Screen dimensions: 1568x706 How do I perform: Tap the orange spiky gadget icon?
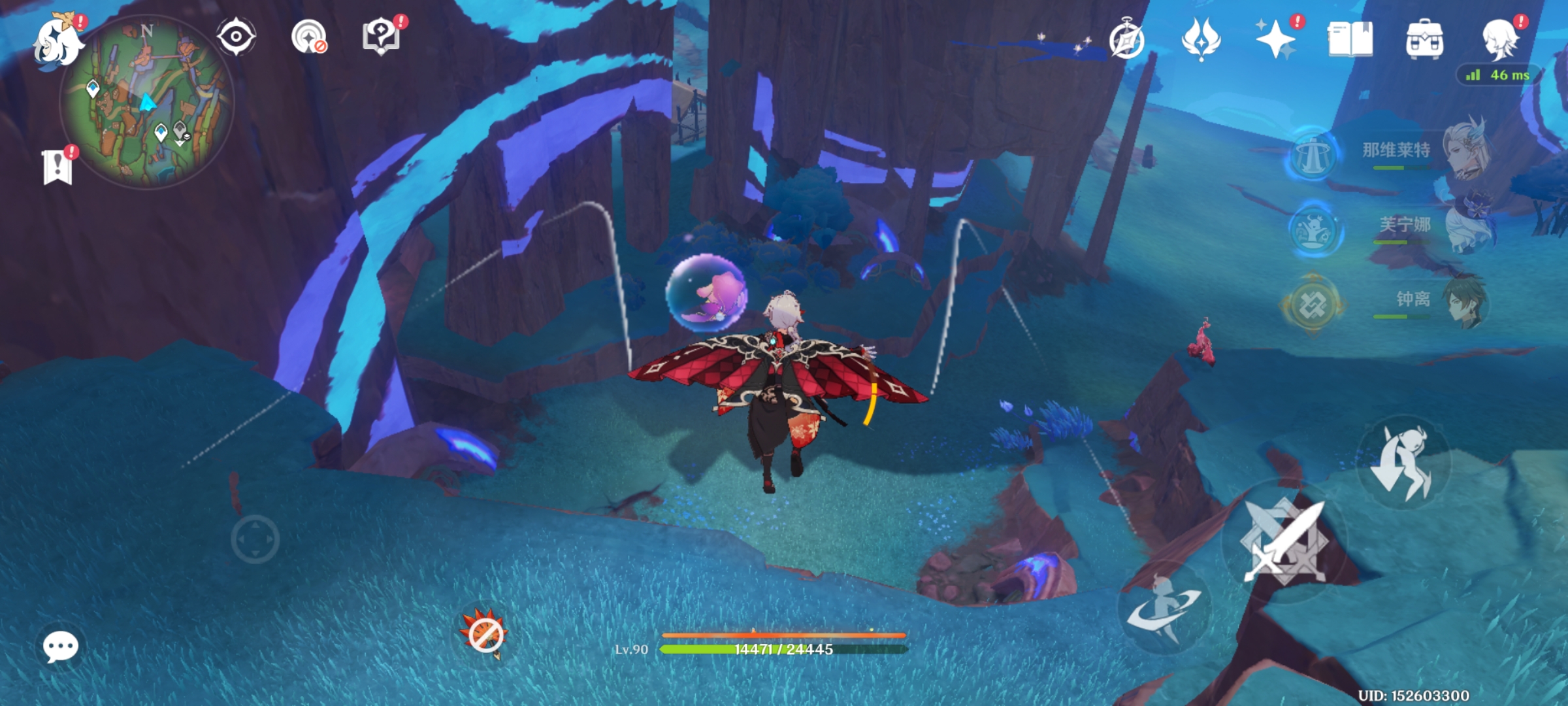point(485,633)
